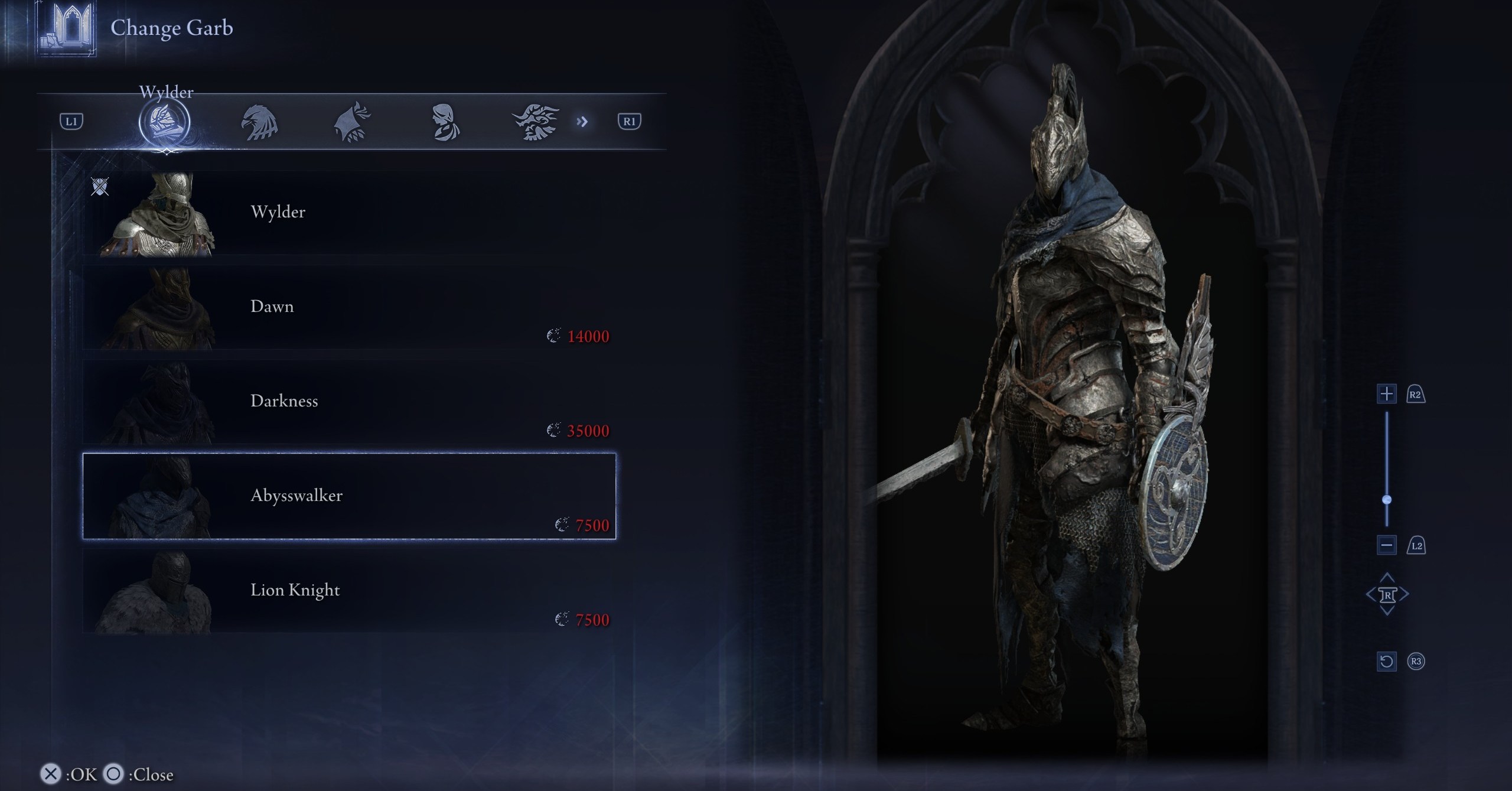Choose the Lion Knight garb
Screen dimensions: 1512x791
[x=348, y=591]
